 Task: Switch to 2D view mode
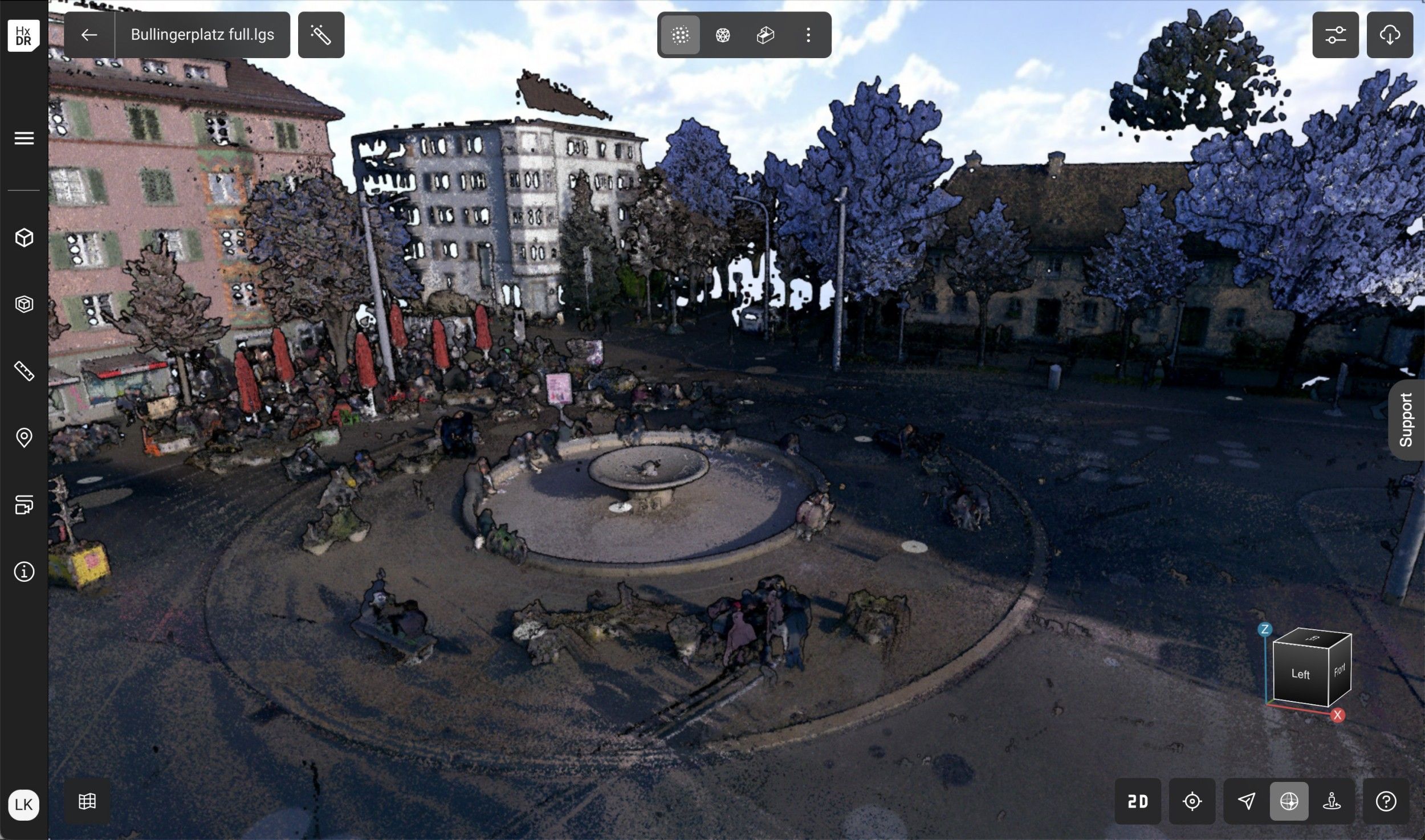pyautogui.click(x=1138, y=802)
